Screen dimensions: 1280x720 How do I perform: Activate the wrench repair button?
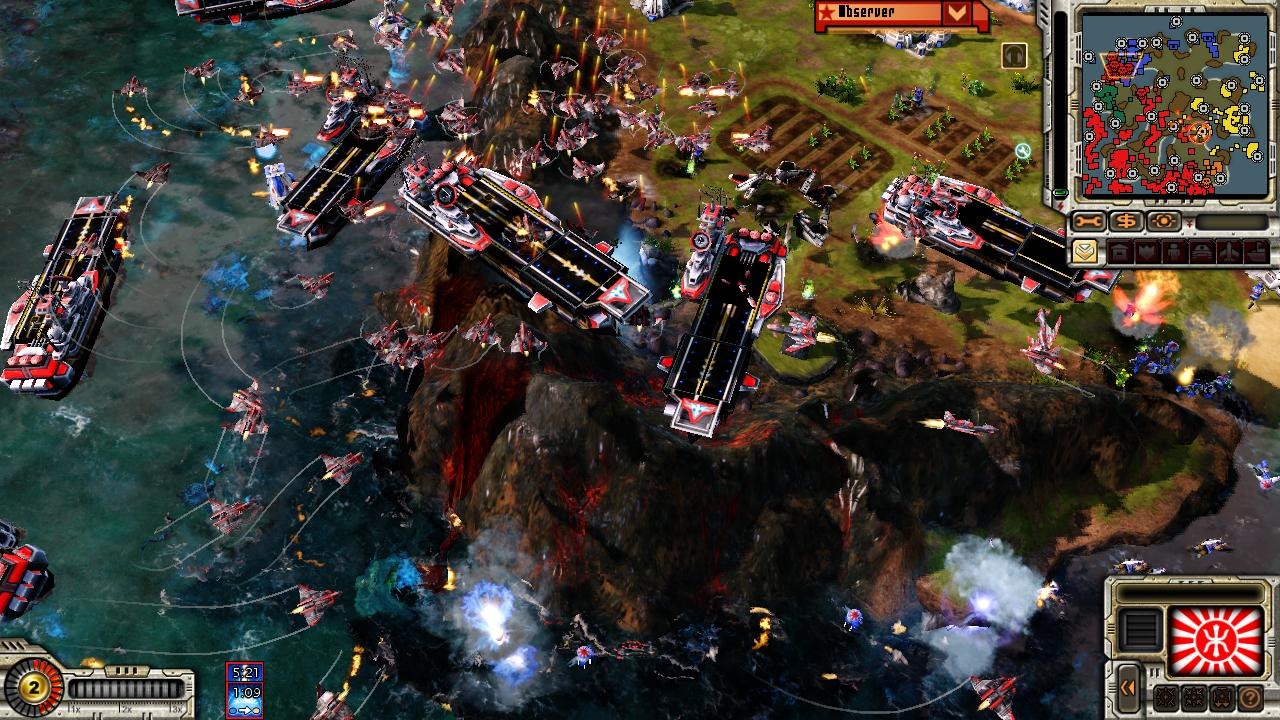point(1089,221)
